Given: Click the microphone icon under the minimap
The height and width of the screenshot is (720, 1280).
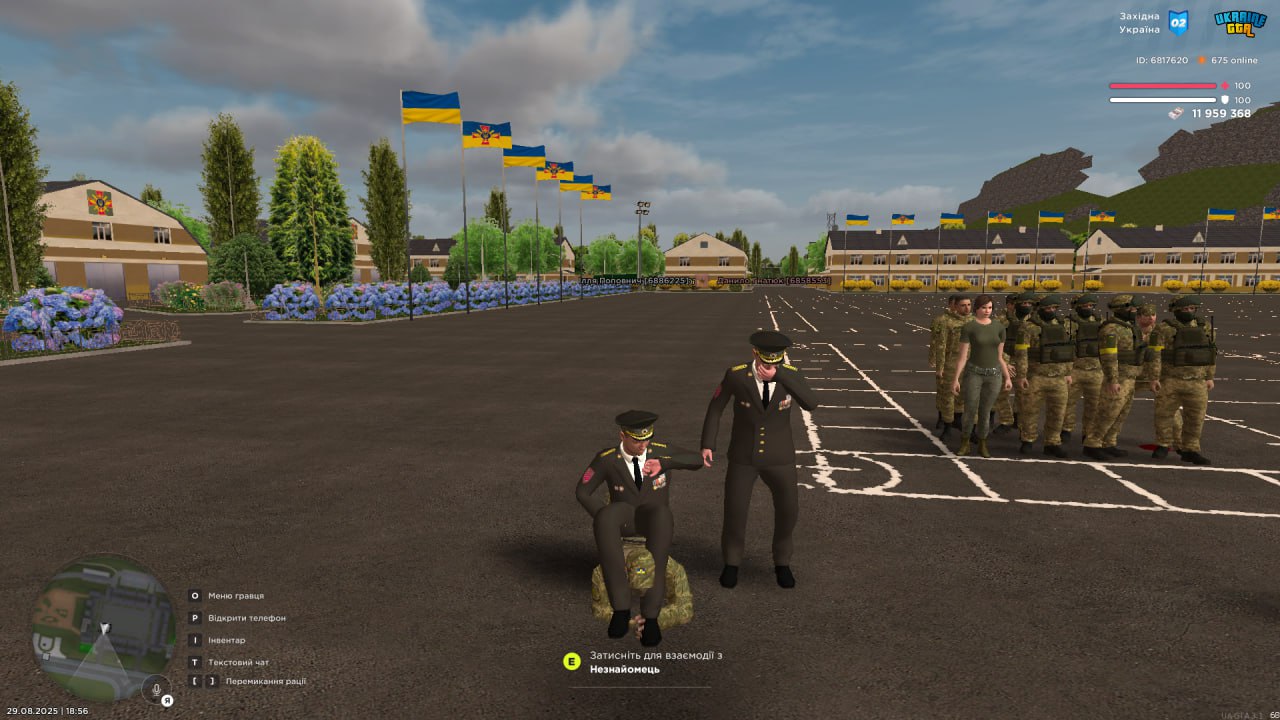Looking at the screenshot, I should click(156, 690).
